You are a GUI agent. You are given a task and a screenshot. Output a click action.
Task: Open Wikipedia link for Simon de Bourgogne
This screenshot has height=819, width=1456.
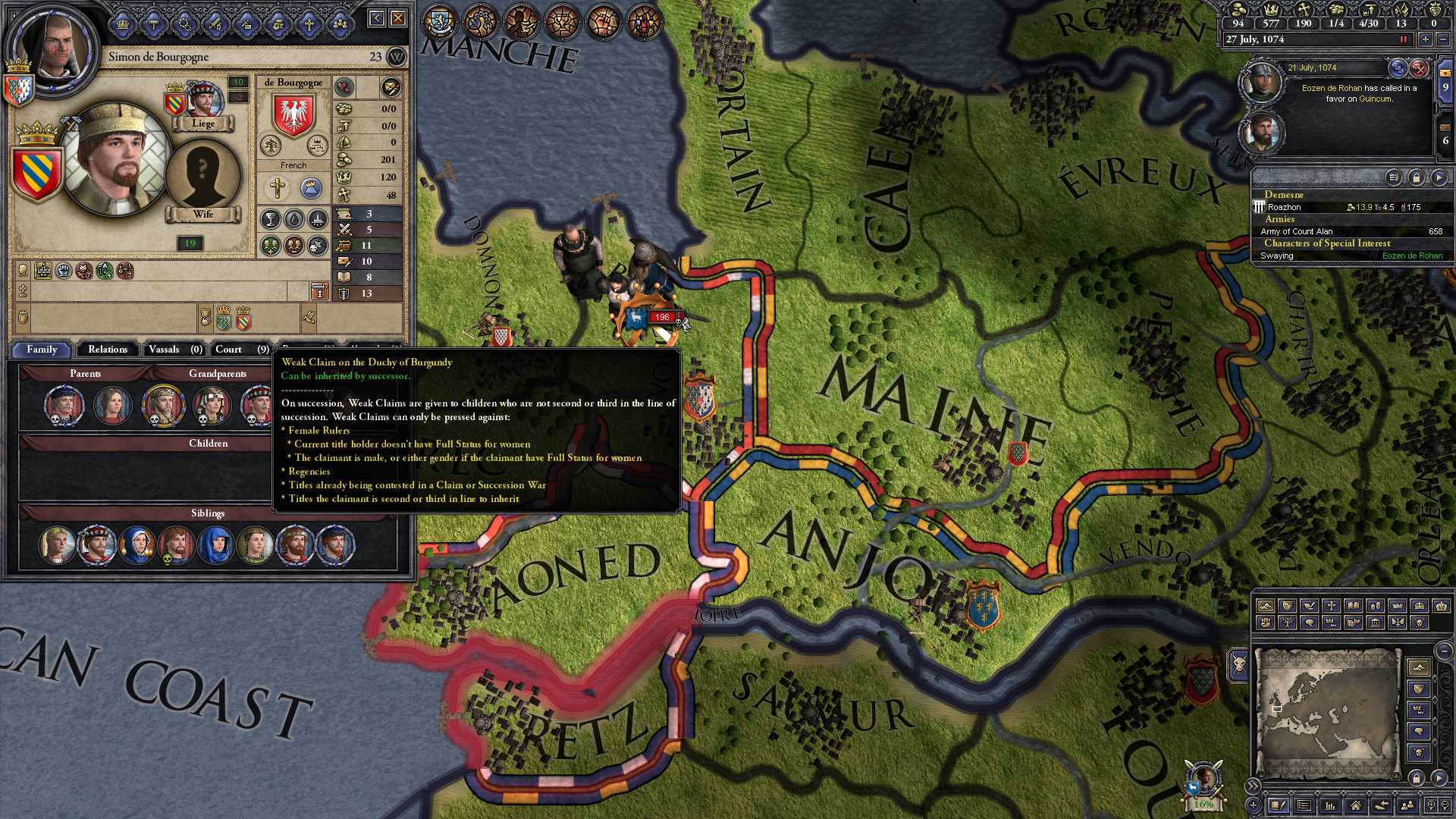tap(396, 57)
